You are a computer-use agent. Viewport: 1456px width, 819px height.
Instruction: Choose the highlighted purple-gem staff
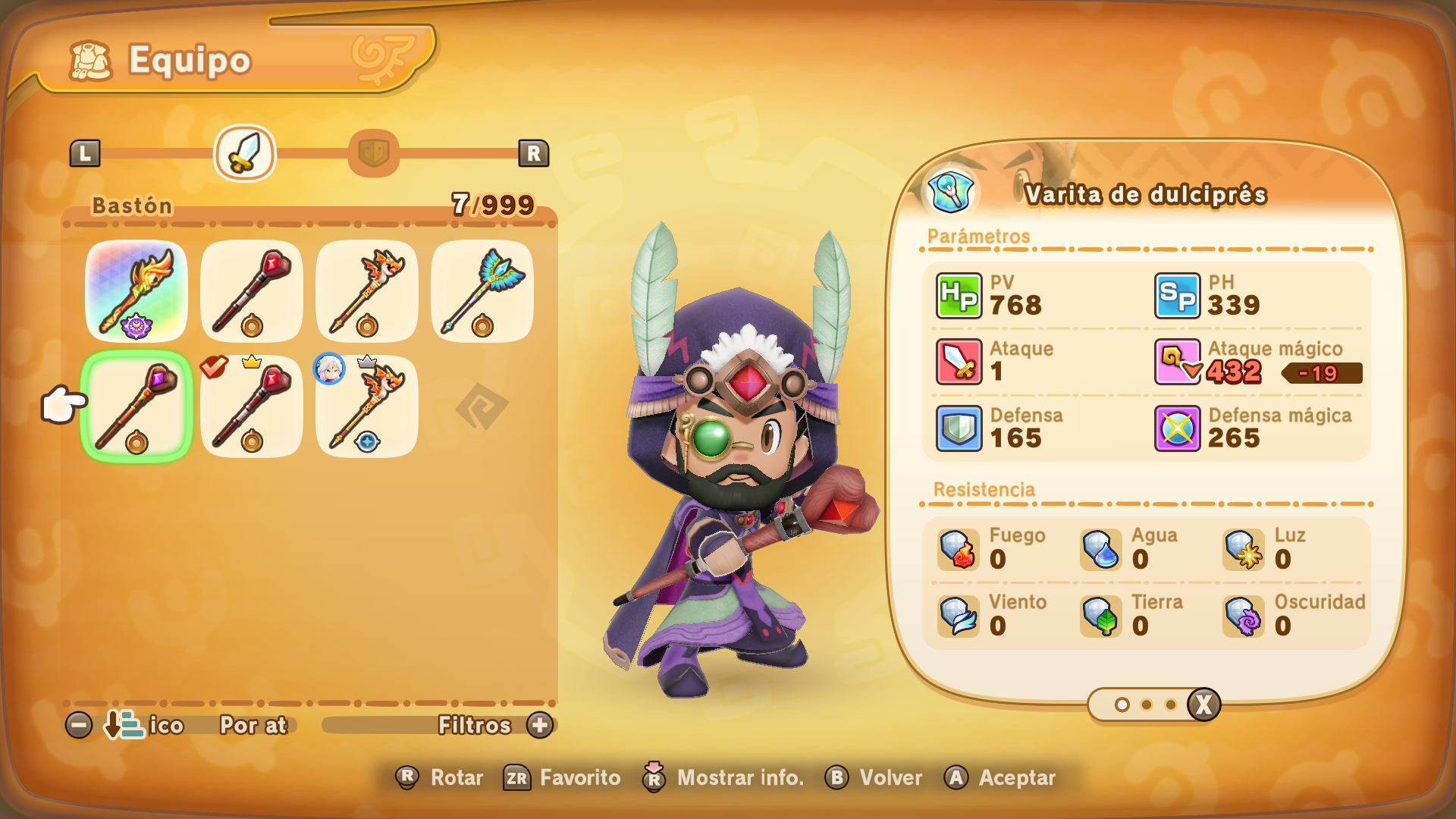point(136,406)
